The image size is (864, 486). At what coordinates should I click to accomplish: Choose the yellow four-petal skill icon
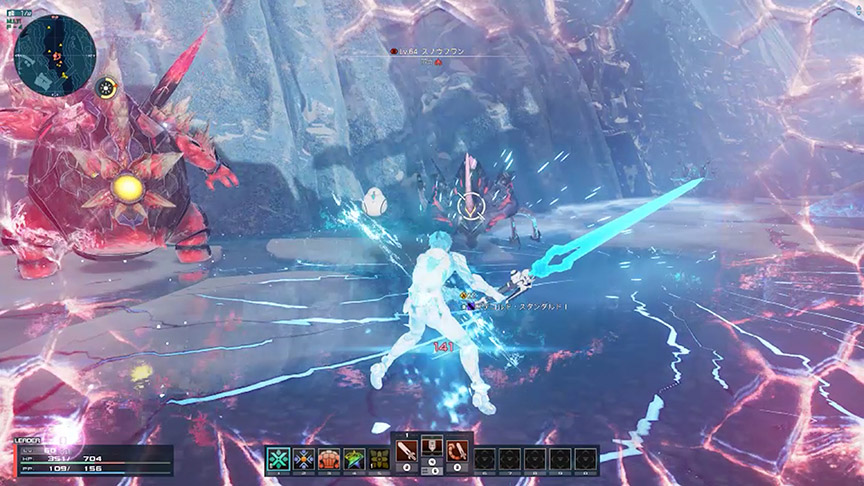(x=379, y=459)
